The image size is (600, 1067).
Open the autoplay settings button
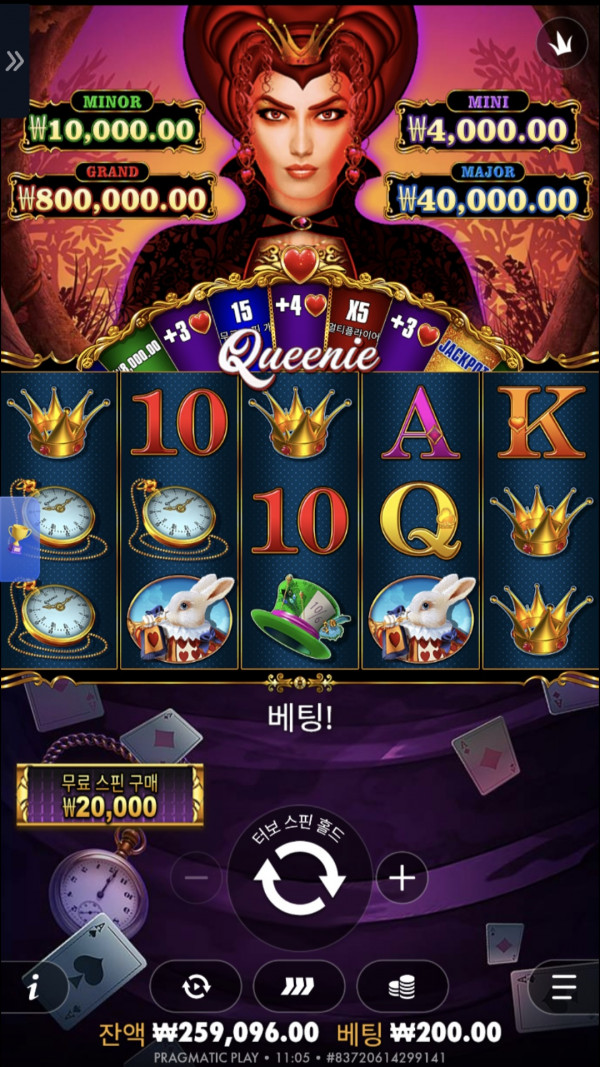196,987
